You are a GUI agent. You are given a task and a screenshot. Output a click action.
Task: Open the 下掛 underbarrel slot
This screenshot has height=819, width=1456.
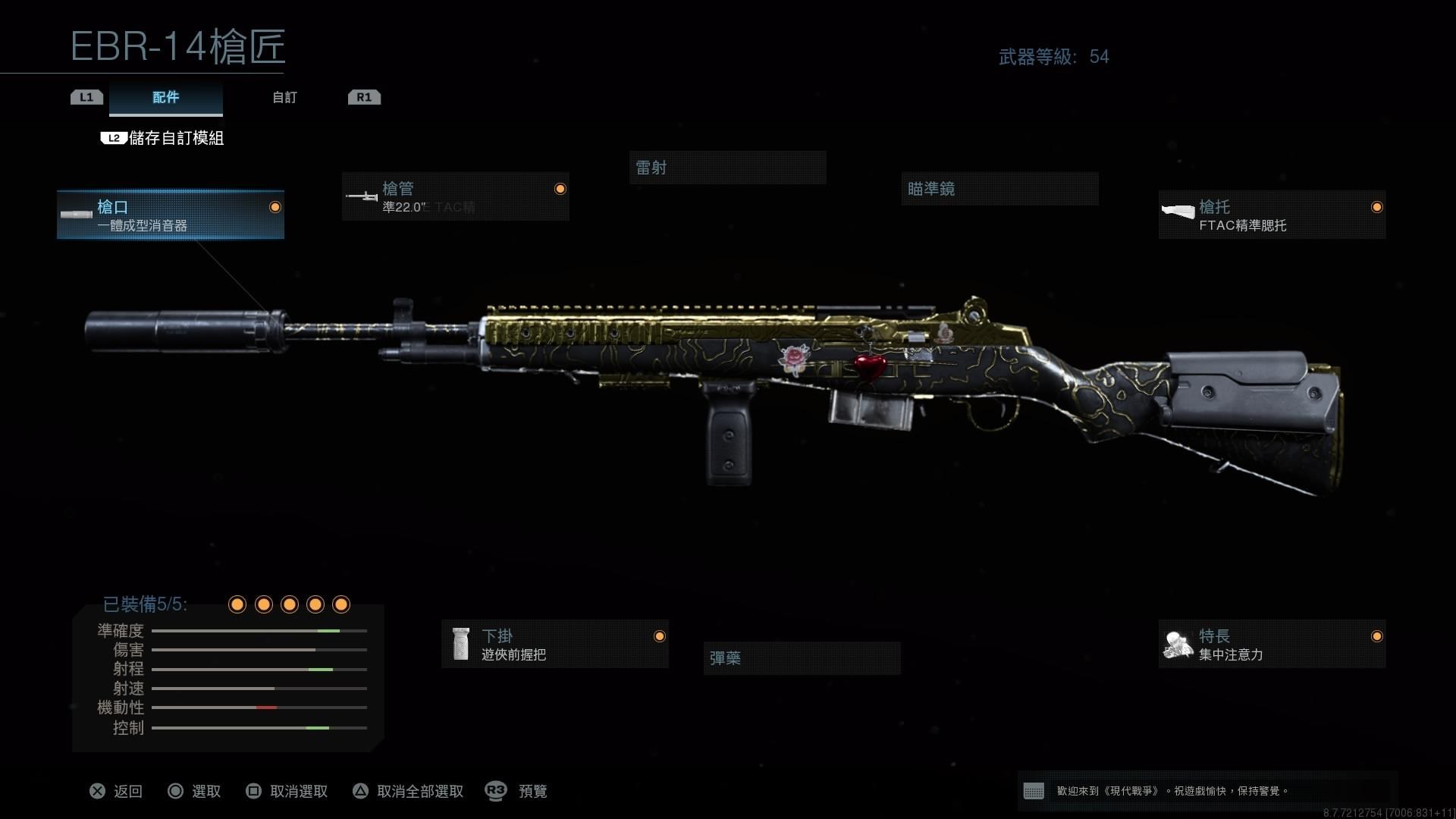click(x=555, y=645)
